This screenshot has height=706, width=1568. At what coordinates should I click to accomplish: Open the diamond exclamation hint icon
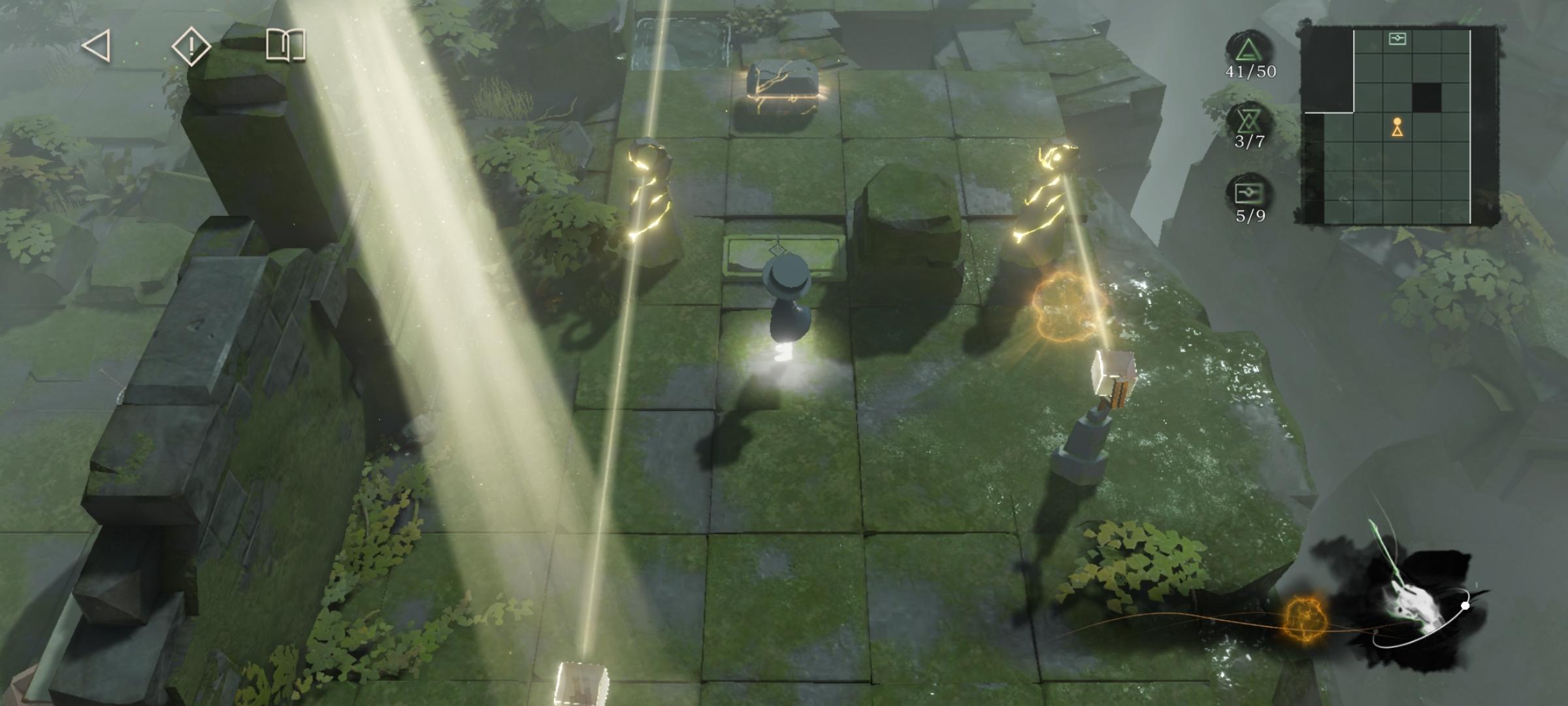click(191, 46)
